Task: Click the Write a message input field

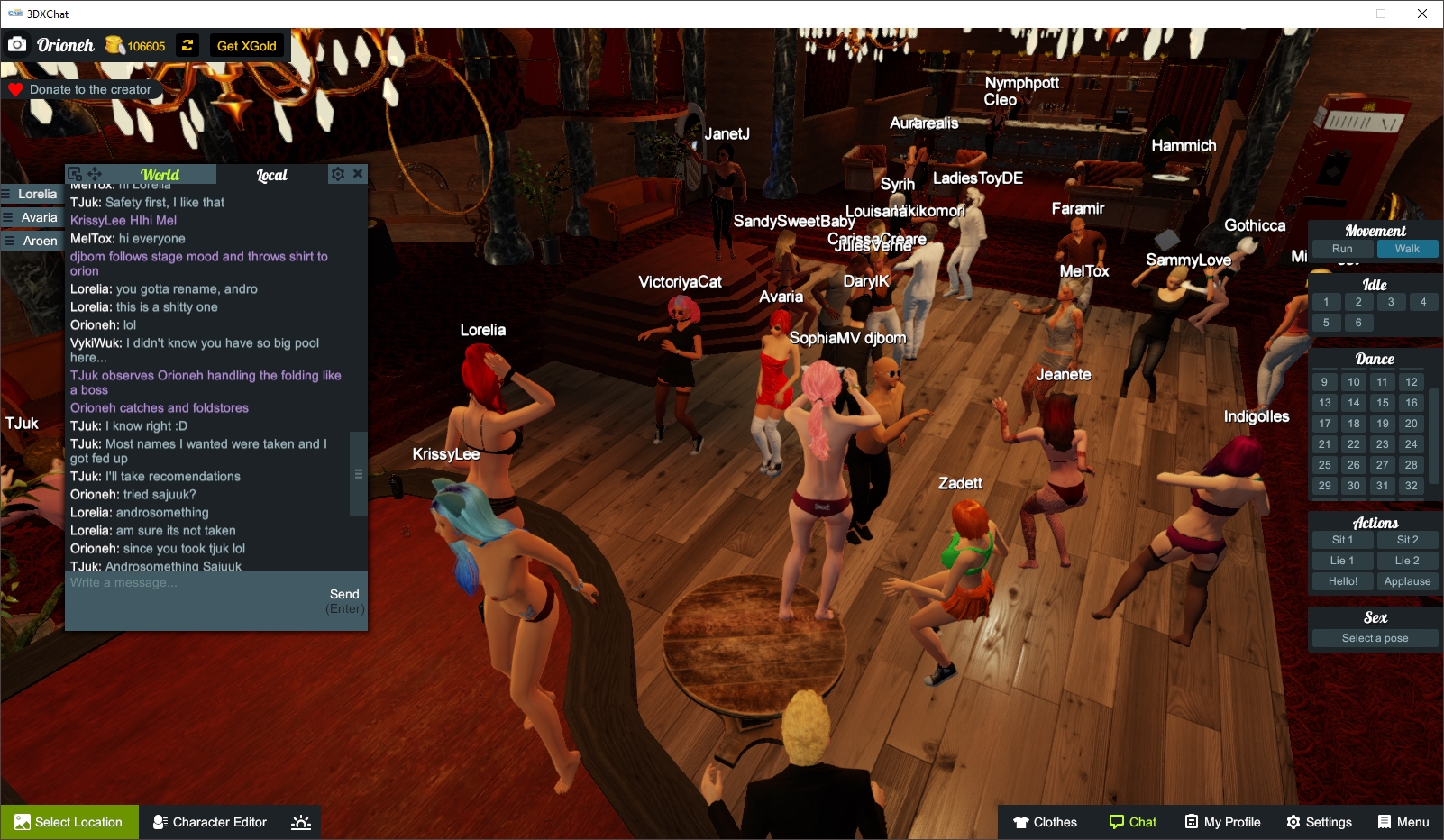Action: 180,593
